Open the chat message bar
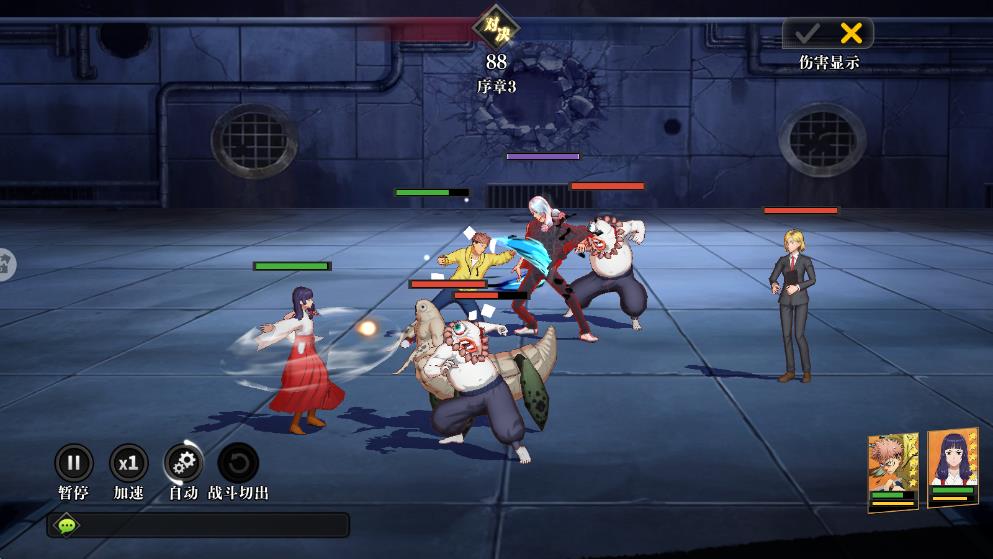Viewport: 993px width, 559px height. [198, 525]
